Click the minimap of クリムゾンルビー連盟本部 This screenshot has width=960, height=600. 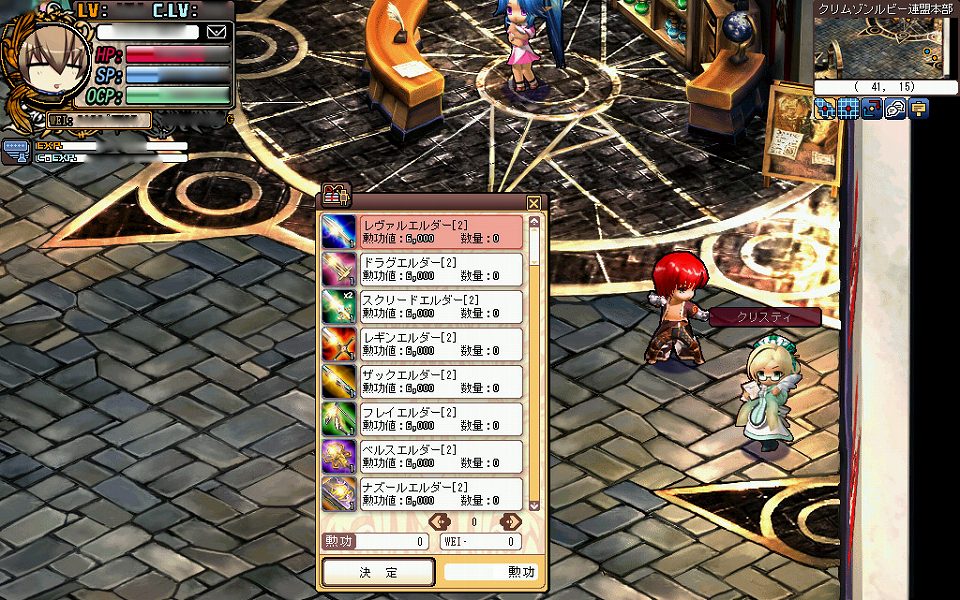click(878, 46)
